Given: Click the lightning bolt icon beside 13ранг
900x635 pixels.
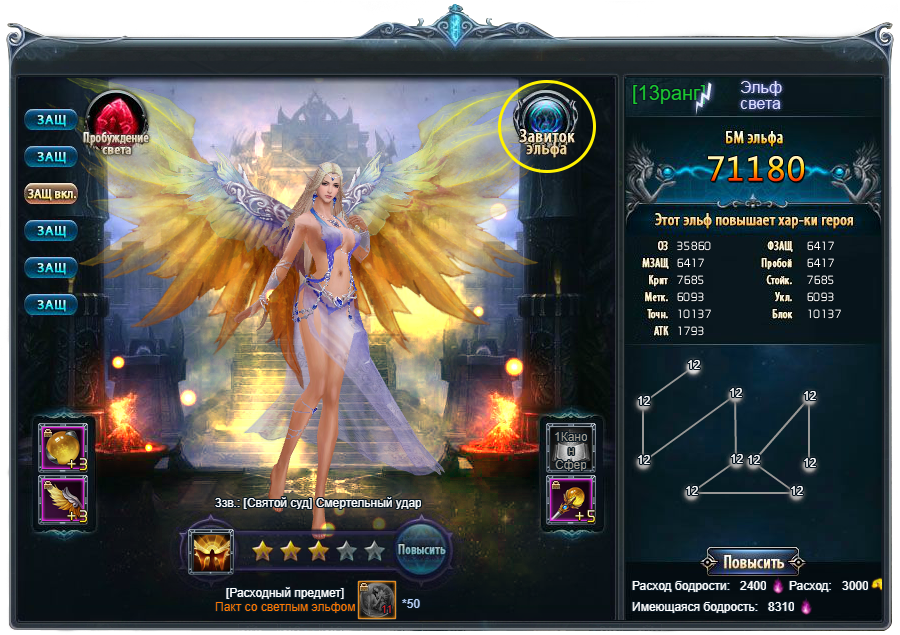Looking at the screenshot, I should pyautogui.click(x=708, y=96).
